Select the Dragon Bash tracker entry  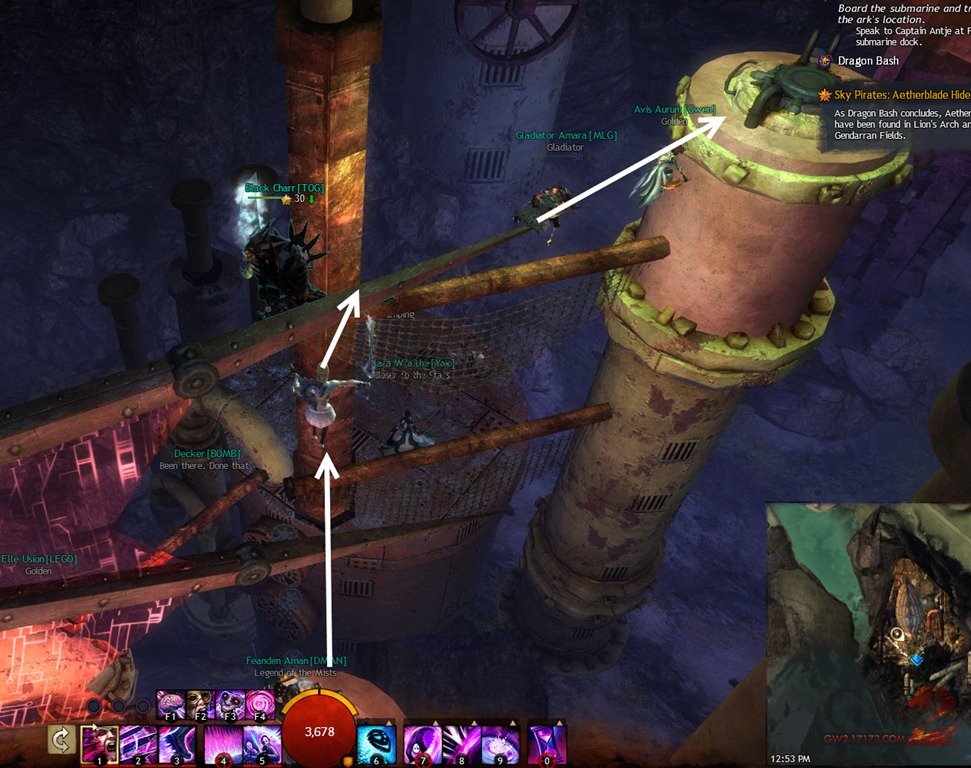867,61
